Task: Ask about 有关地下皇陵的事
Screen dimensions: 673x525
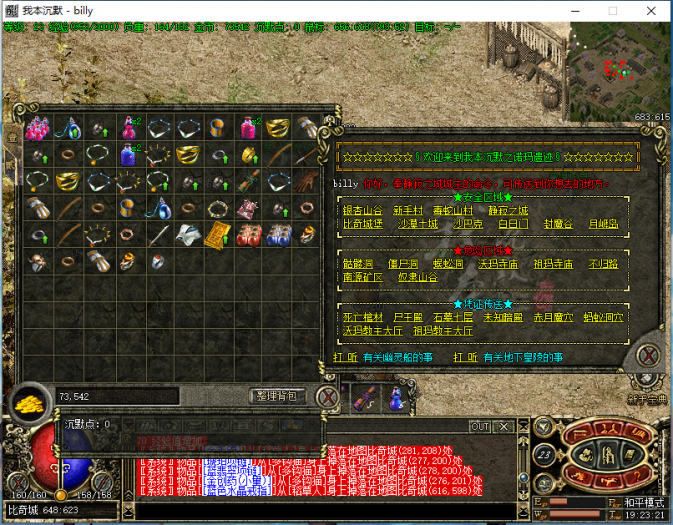Action: point(523,357)
